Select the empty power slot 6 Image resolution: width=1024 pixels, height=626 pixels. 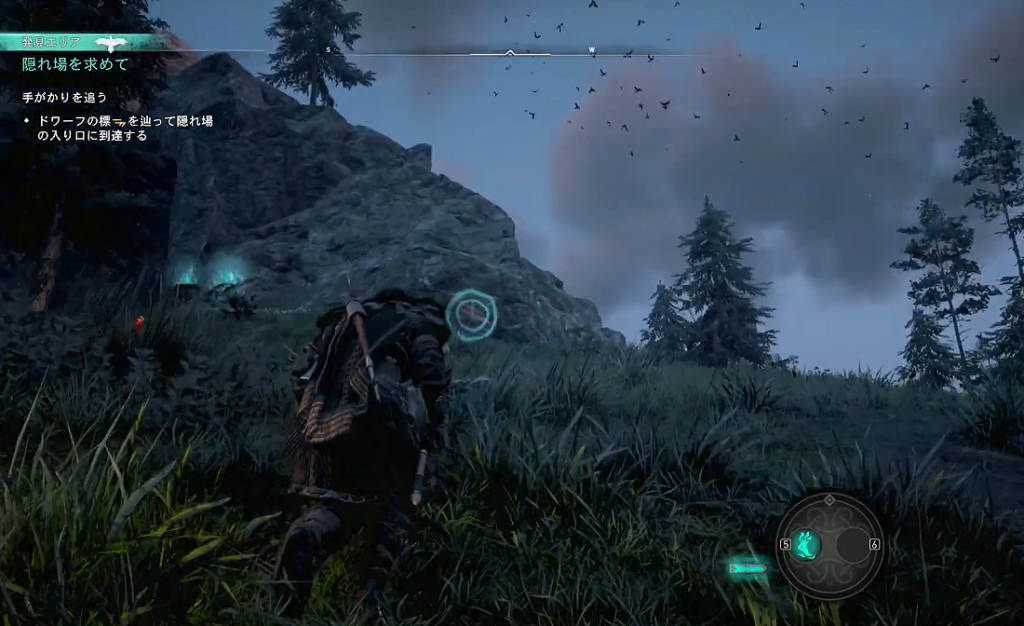point(852,545)
